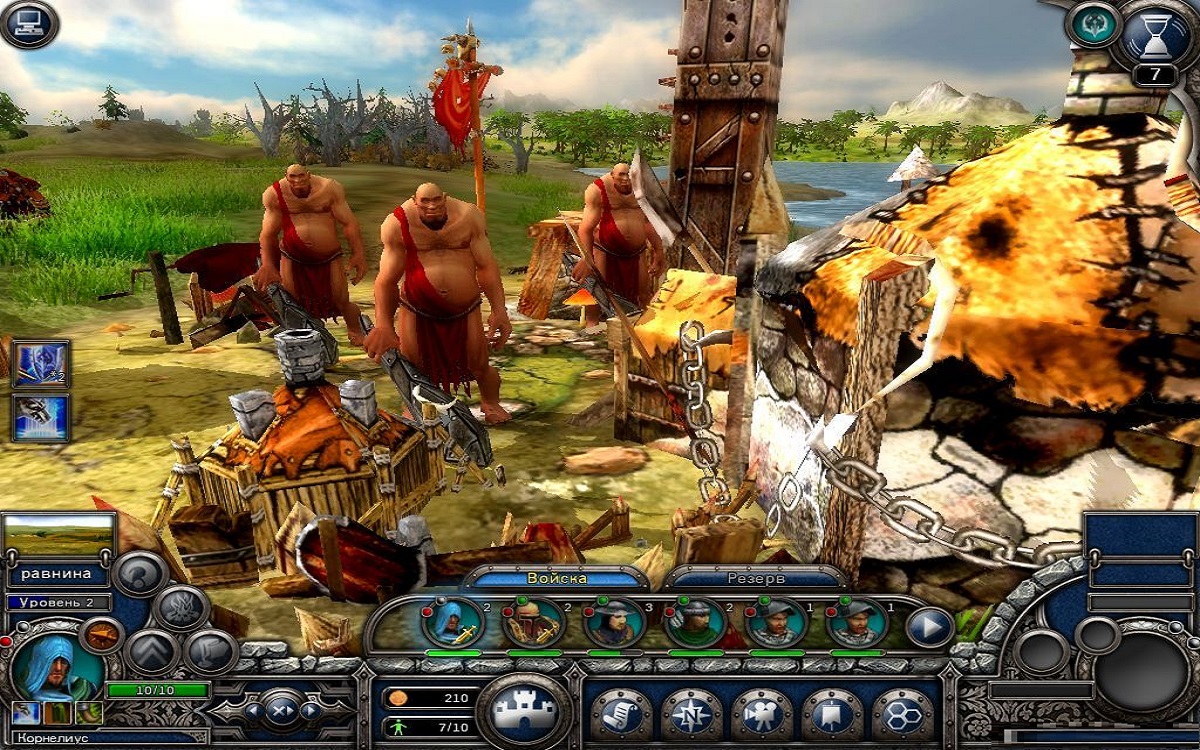Click the question mark help button
The image size is (1200, 750).
(139, 574)
